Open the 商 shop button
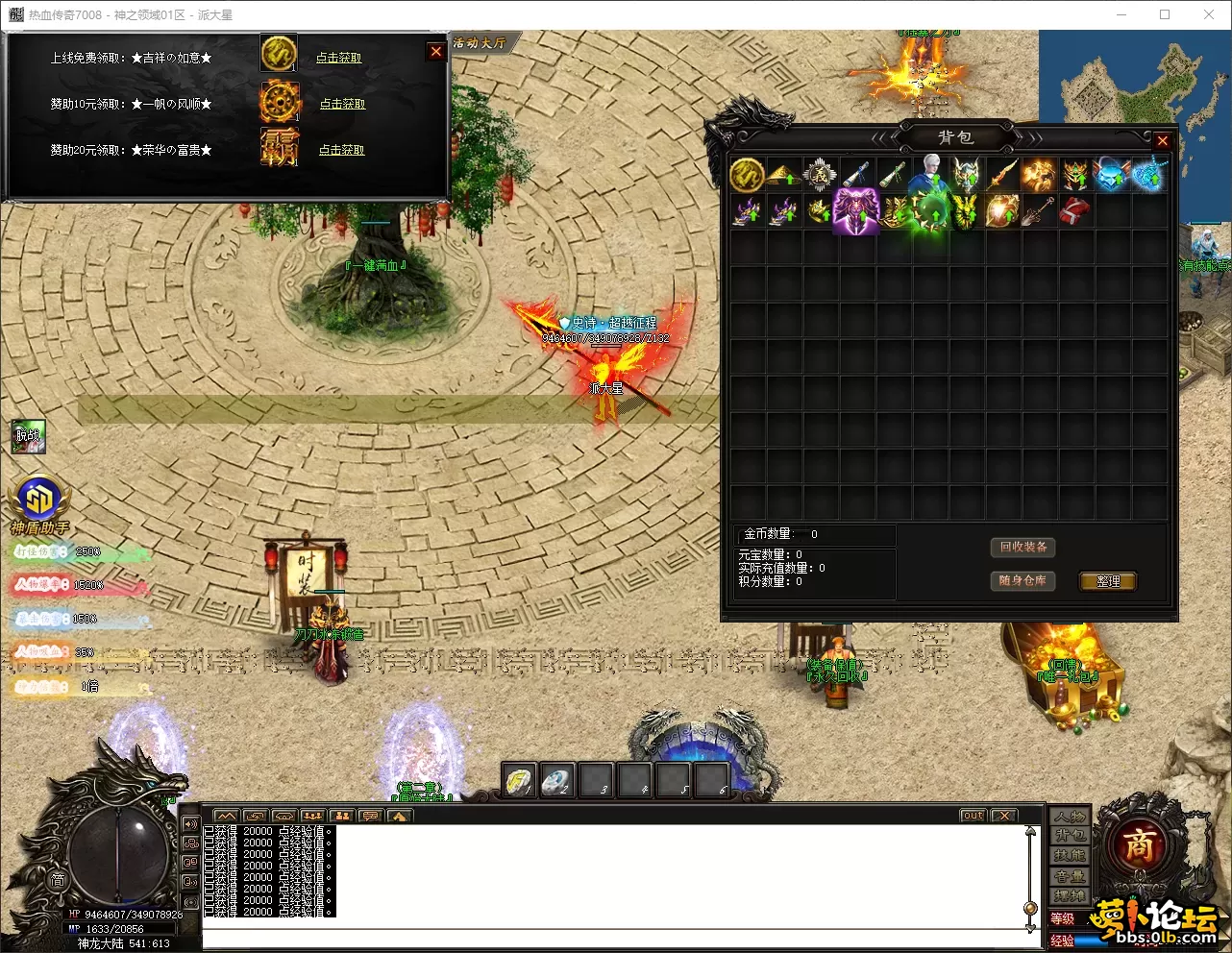This screenshot has width=1232, height=953. click(1139, 845)
